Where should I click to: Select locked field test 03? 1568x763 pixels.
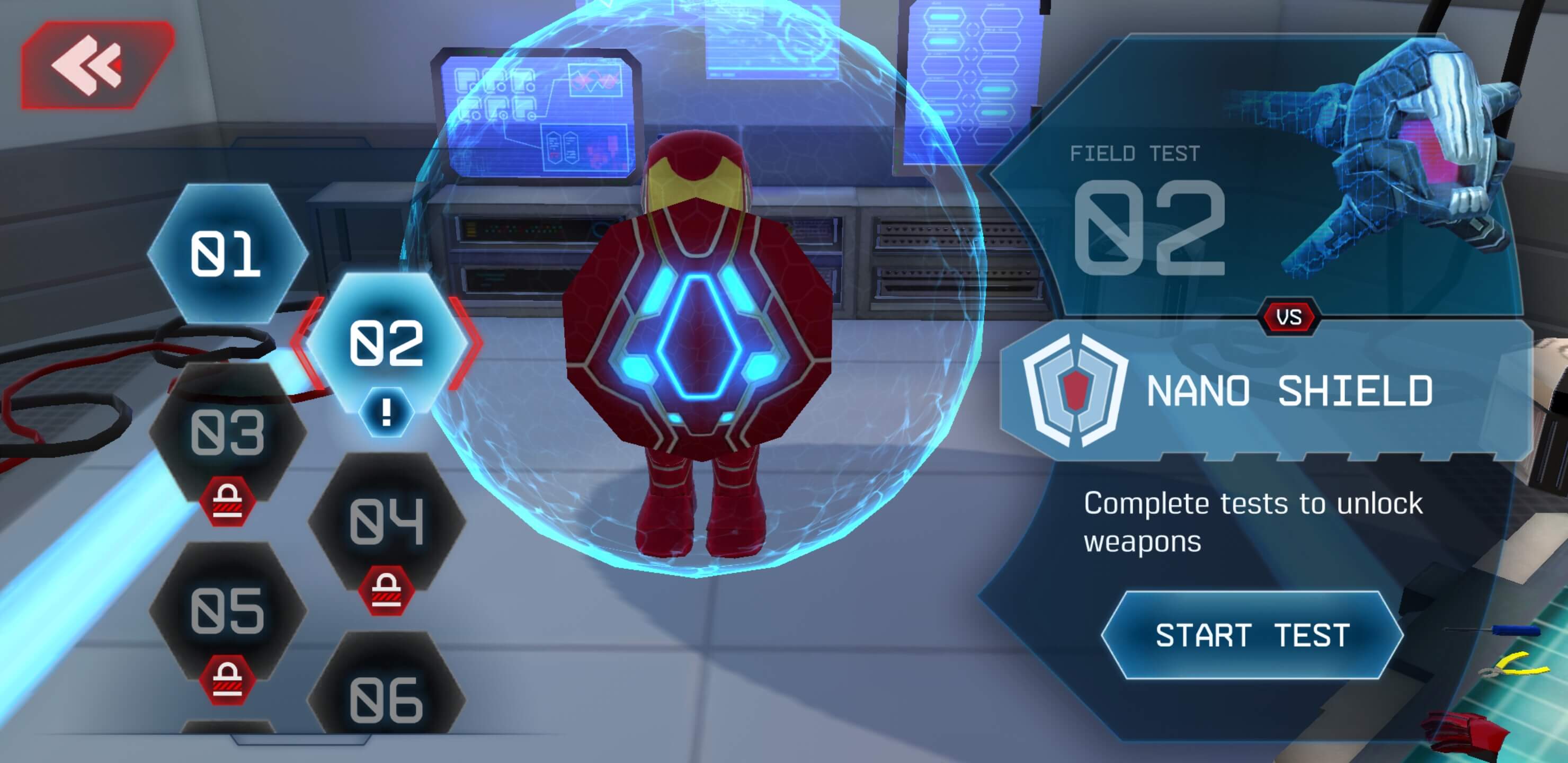pyautogui.click(x=228, y=432)
